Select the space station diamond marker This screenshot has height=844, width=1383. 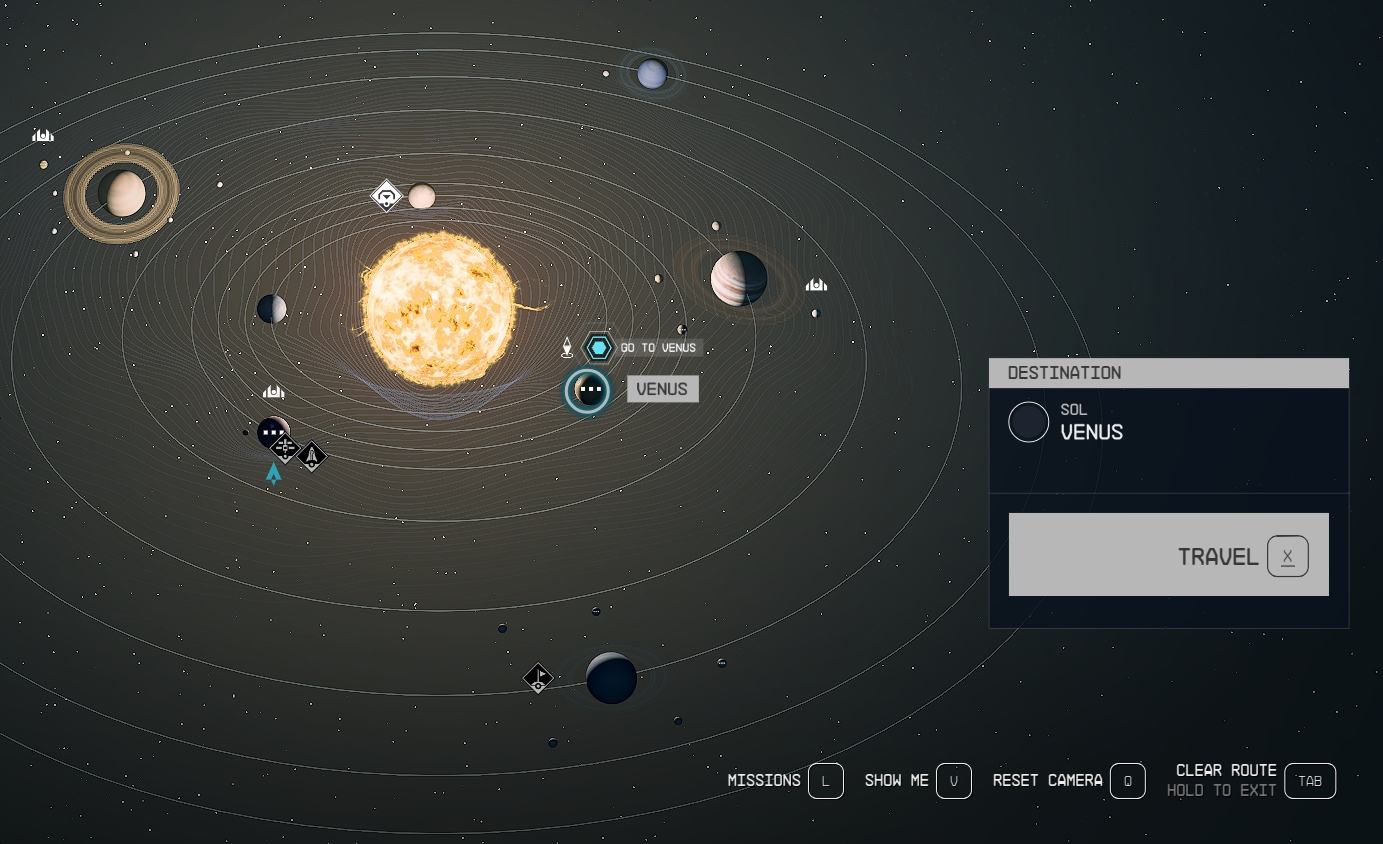click(285, 447)
